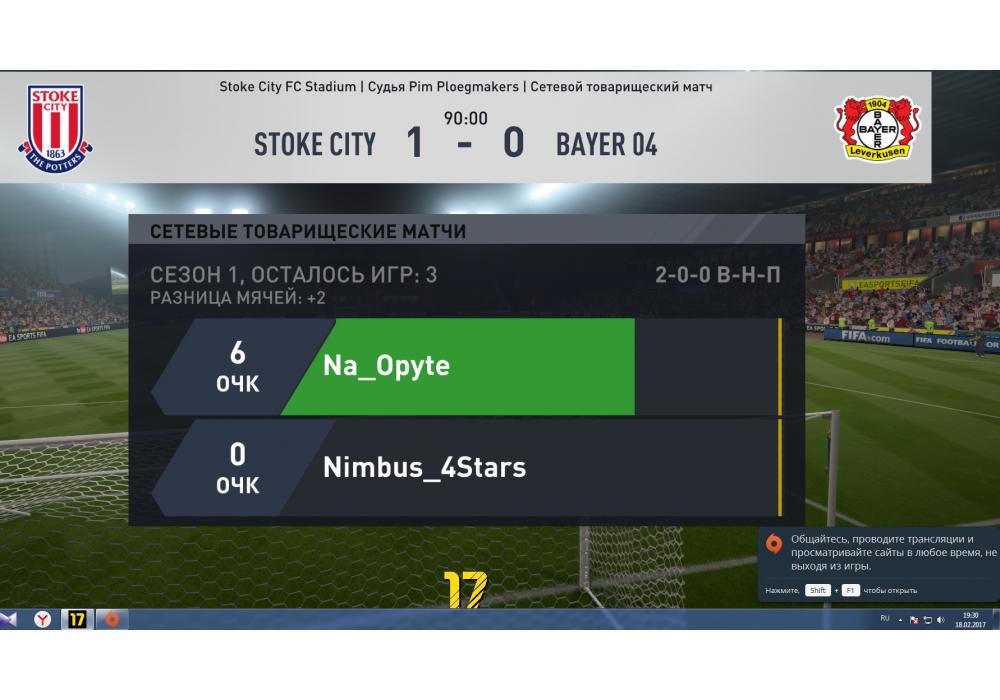Open the volume speaker tray icon
The height and width of the screenshot is (700, 1000).
(941, 620)
